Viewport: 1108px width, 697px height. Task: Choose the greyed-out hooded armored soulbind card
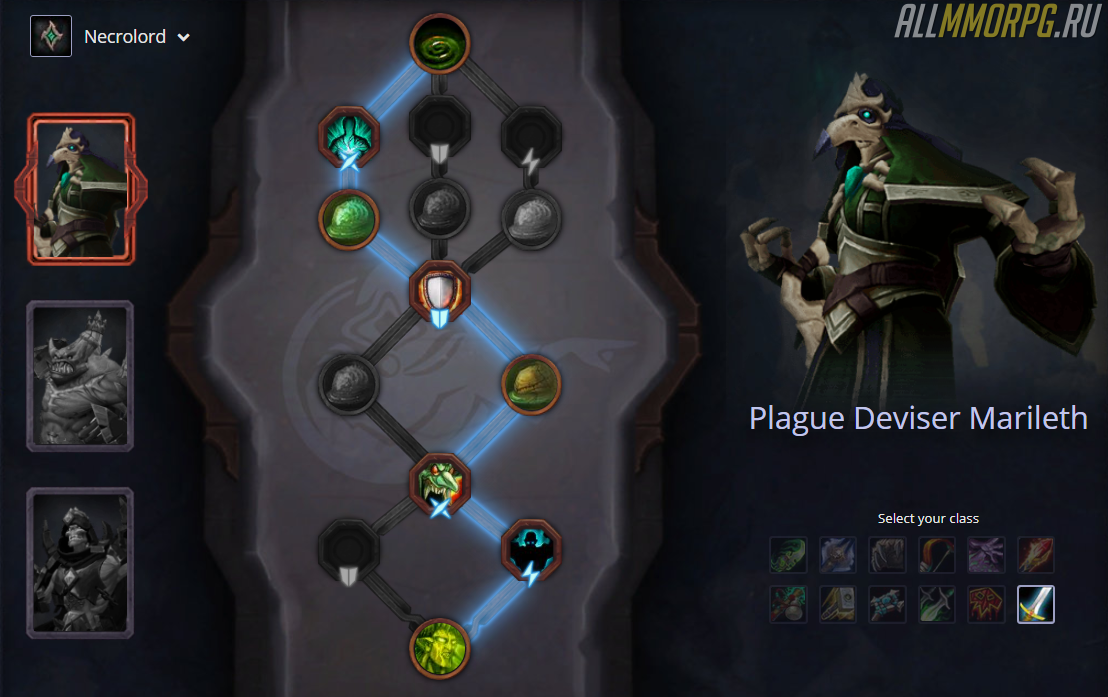coord(80,562)
